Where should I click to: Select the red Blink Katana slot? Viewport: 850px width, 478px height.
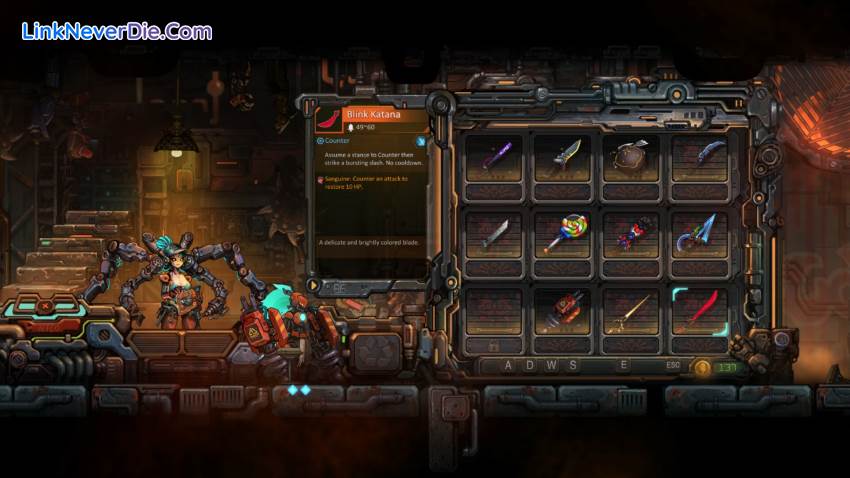tap(700, 311)
